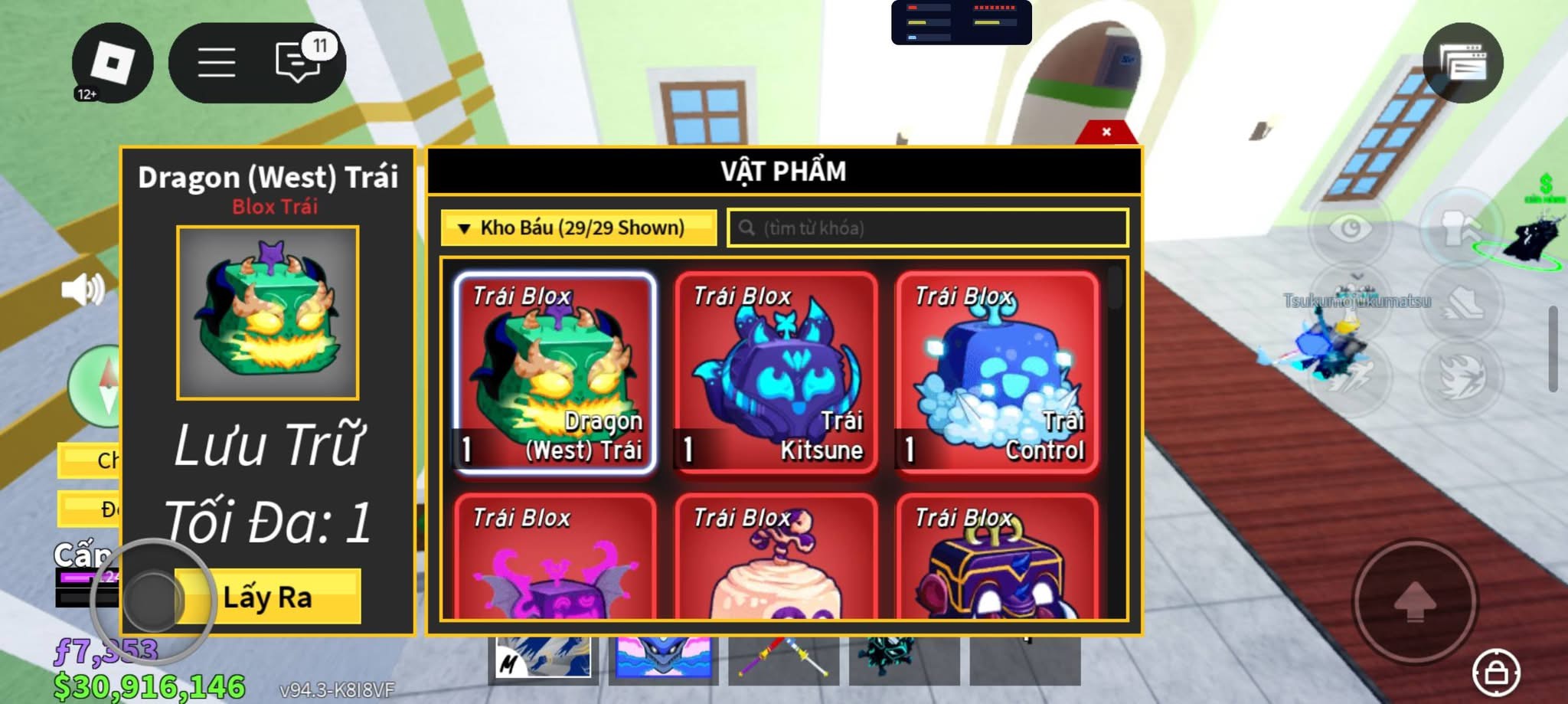Select the Dragon (West) fruit slot
This screenshot has height=704, width=1568.
tap(555, 373)
